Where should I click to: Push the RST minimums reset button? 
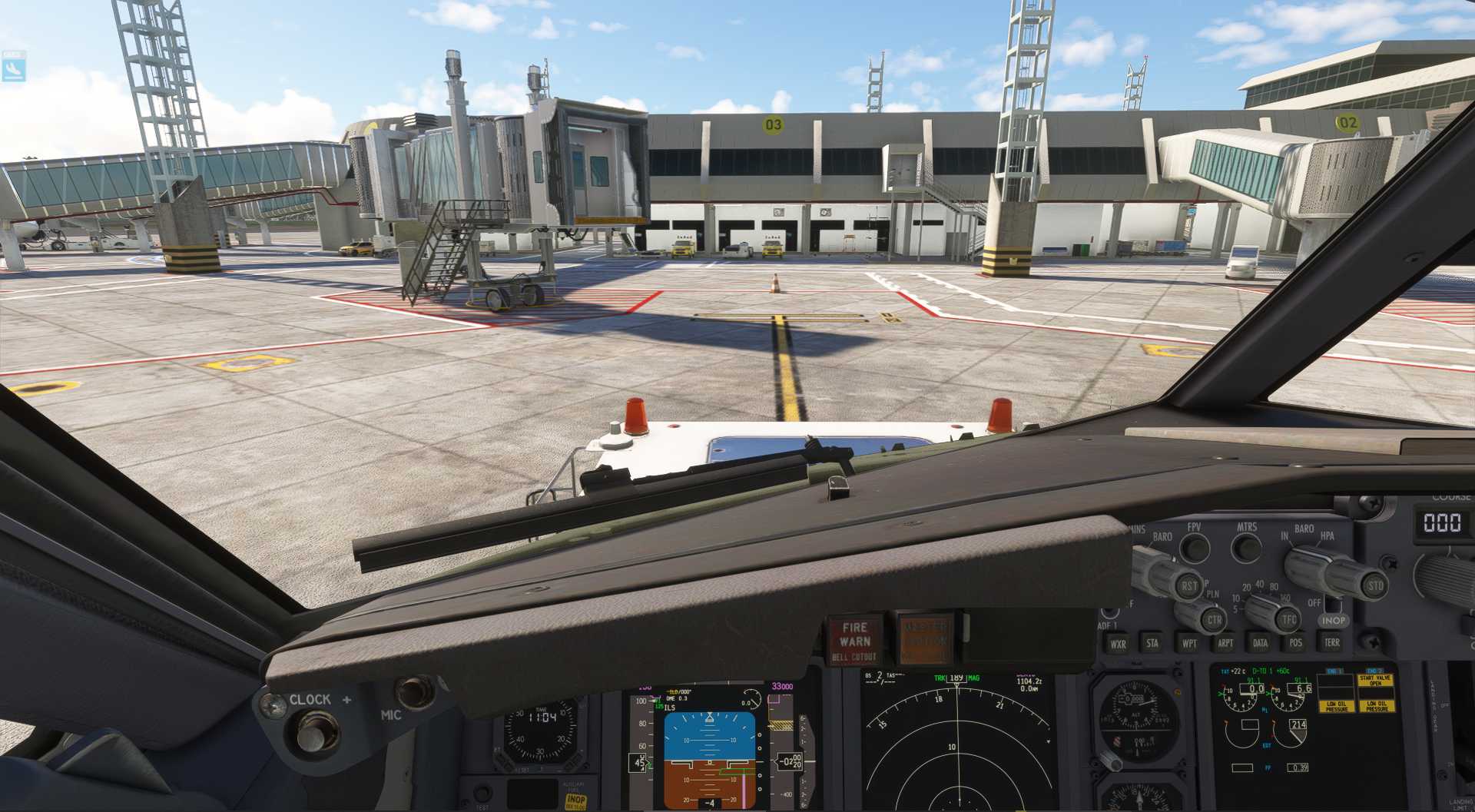1189,586
